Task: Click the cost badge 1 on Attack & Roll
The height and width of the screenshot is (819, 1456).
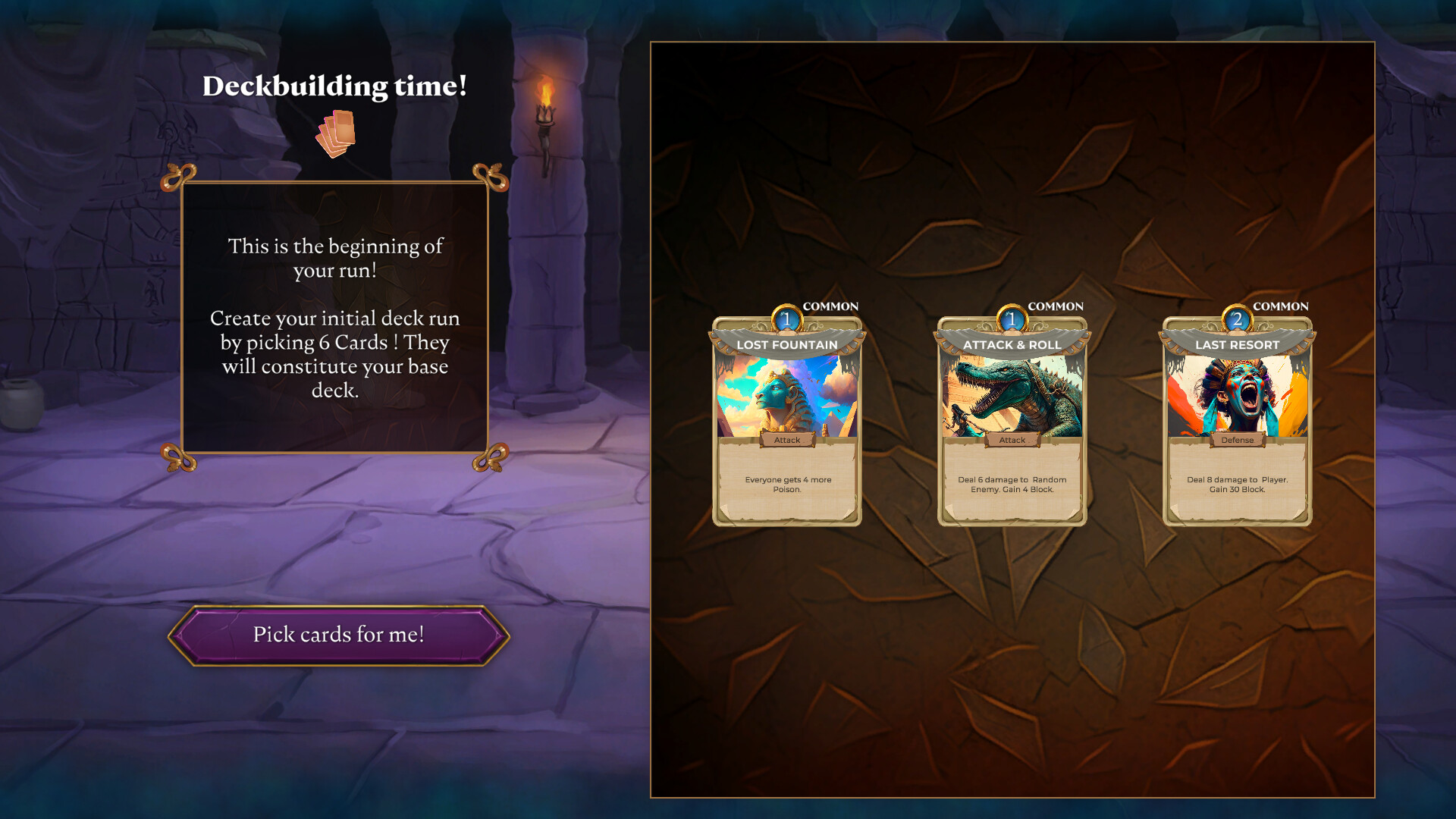Action: (1012, 320)
